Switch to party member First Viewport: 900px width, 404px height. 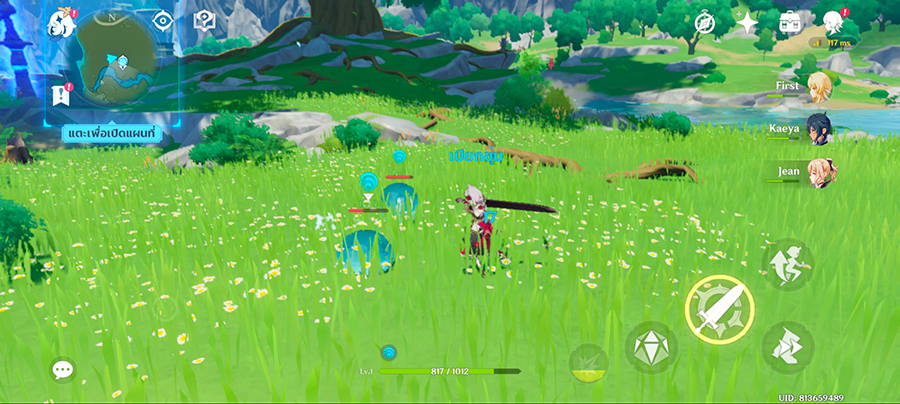(820, 86)
